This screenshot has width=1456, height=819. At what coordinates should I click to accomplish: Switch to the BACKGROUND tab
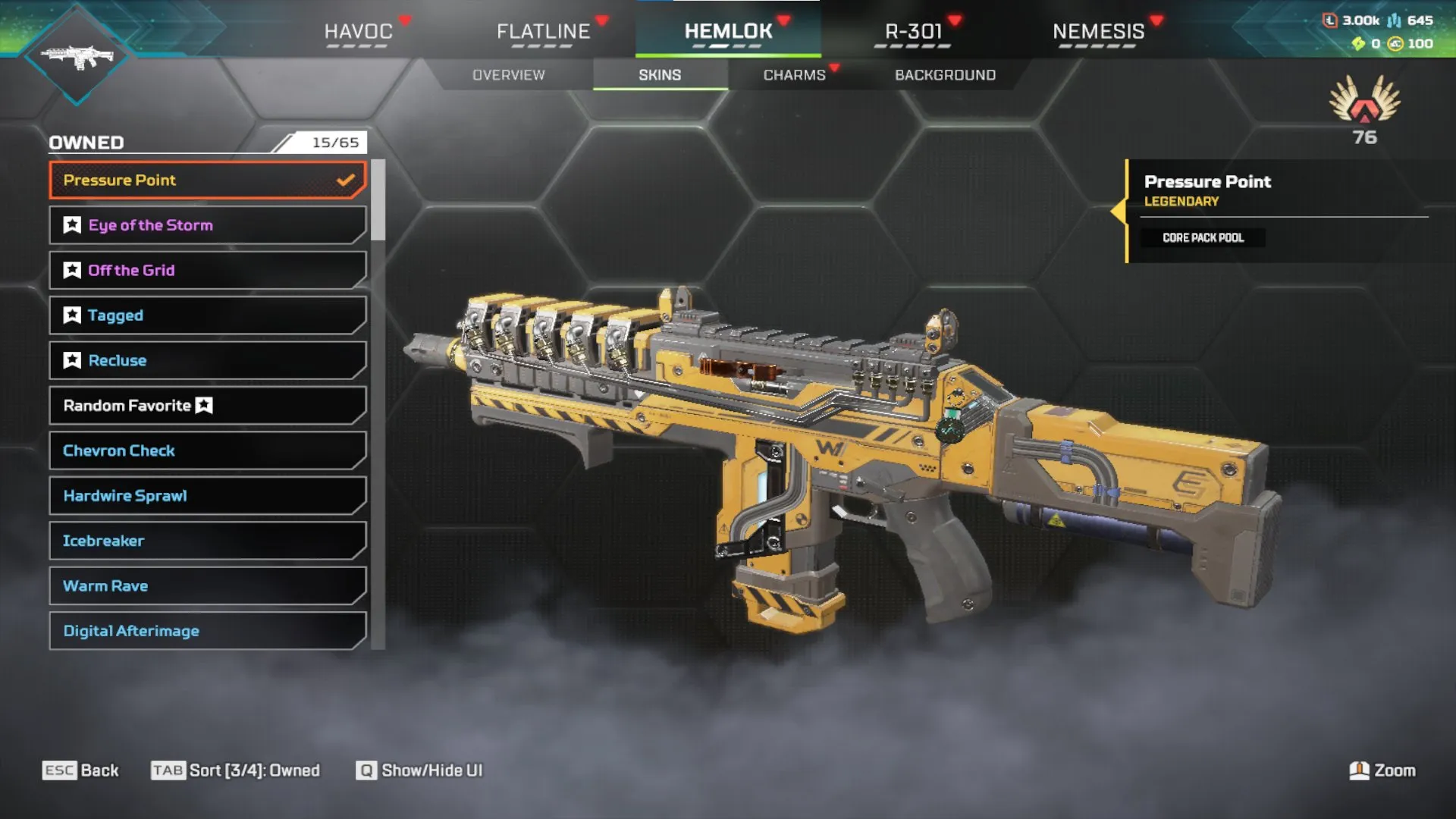pyautogui.click(x=945, y=74)
